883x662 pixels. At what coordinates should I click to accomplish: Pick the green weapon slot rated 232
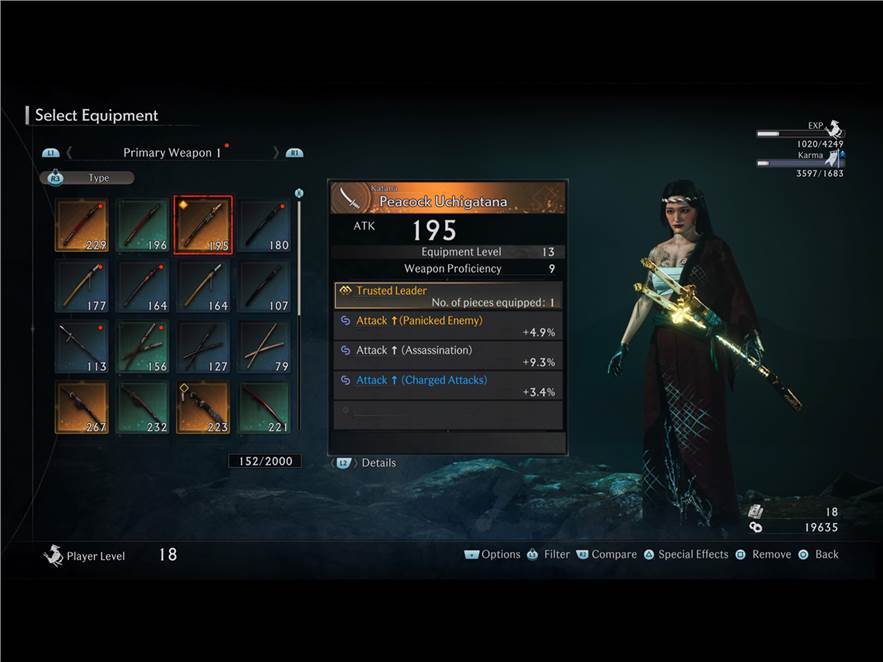[143, 407]
